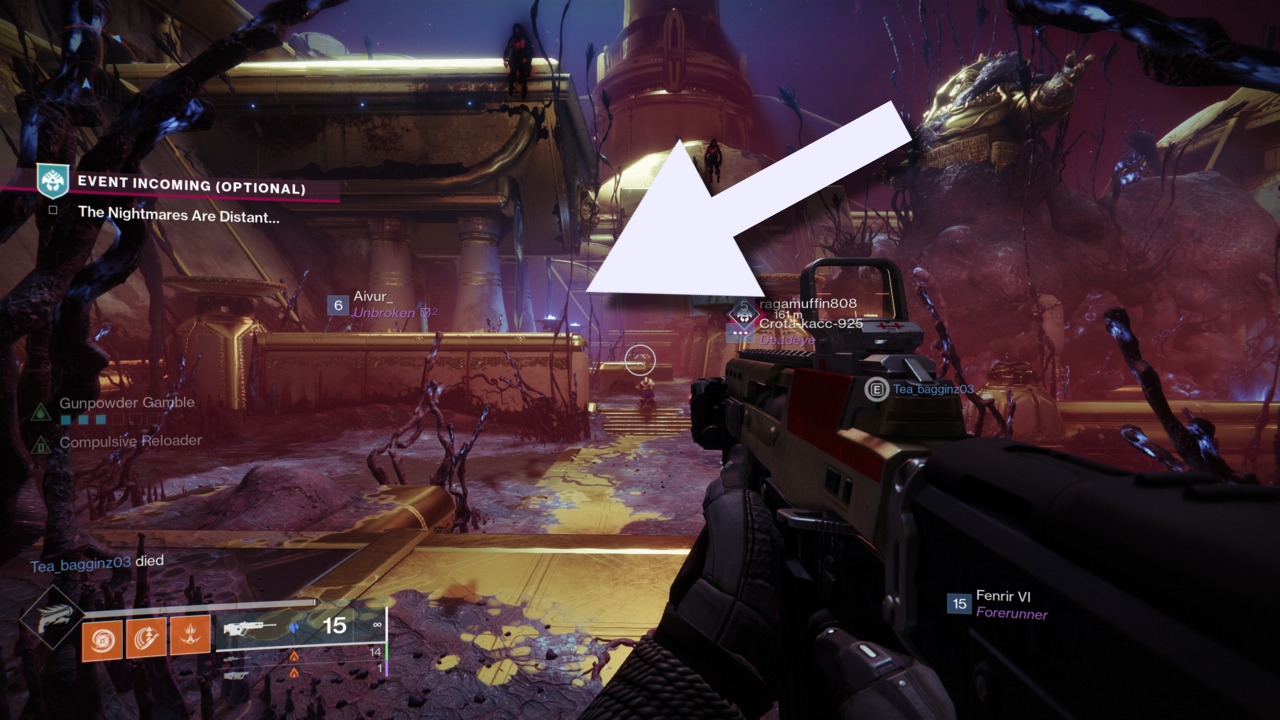Click the special ammo flame icon
Image resolution: width=1280 pixels, height=720 pixels.
click(x=294, y=656)
